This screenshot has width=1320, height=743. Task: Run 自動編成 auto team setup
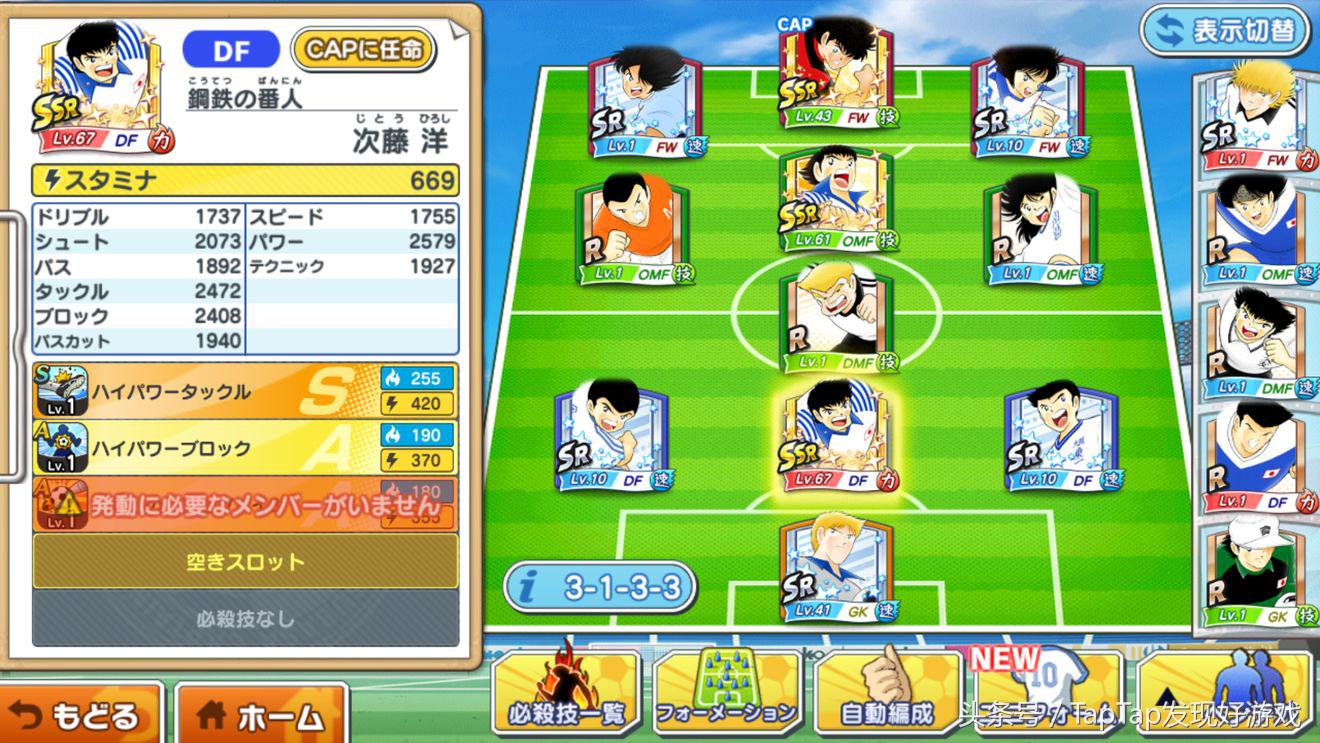tap(887, 694)
